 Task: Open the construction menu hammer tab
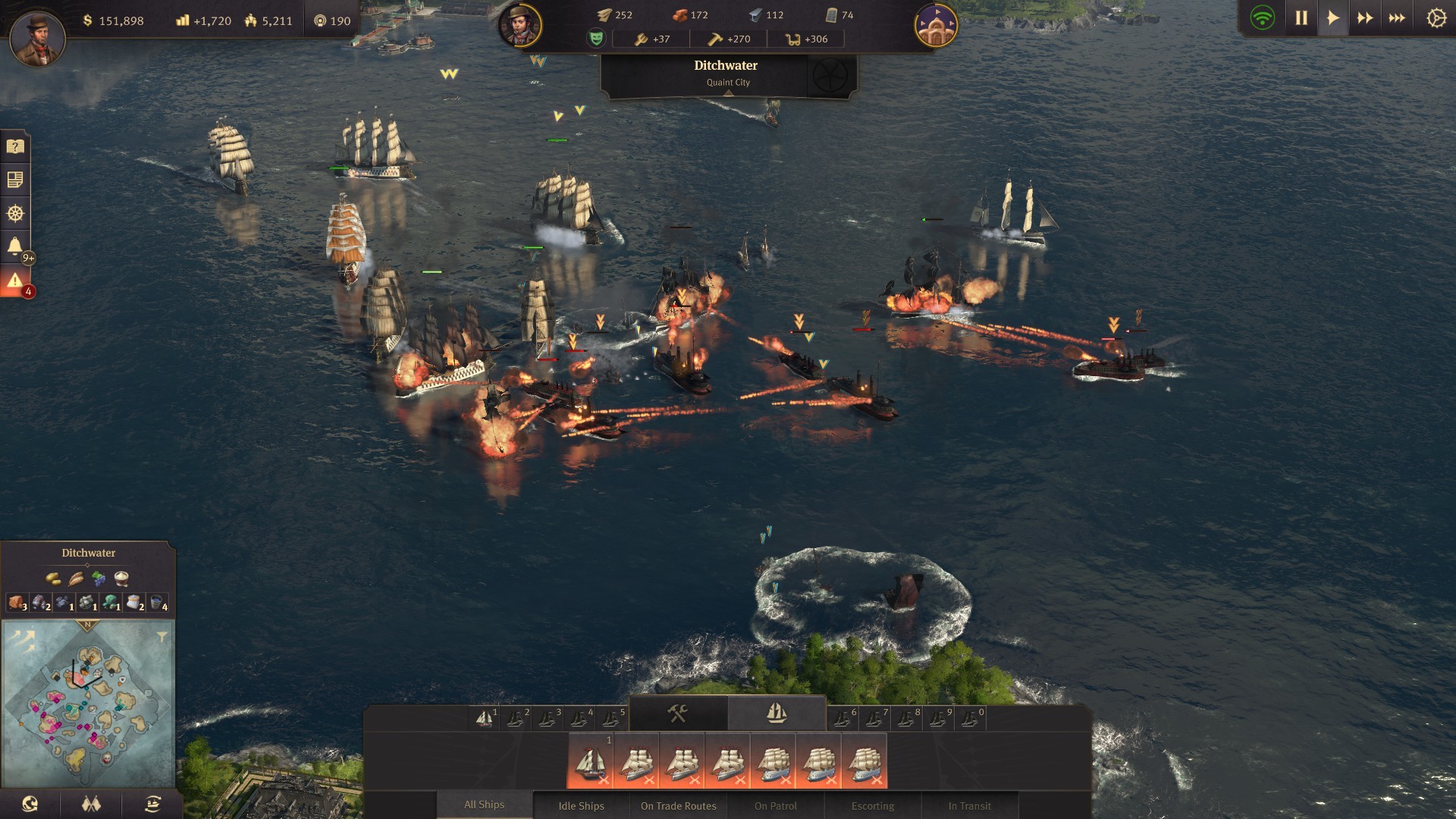pyautogui.click(x=677, y=713)
